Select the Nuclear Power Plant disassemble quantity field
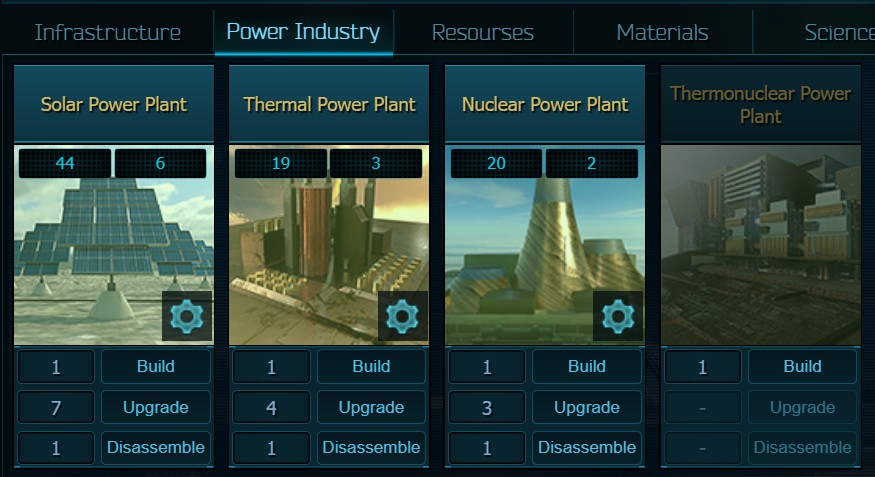The width and height of the screenshot is (875, 477). [487, 447]
